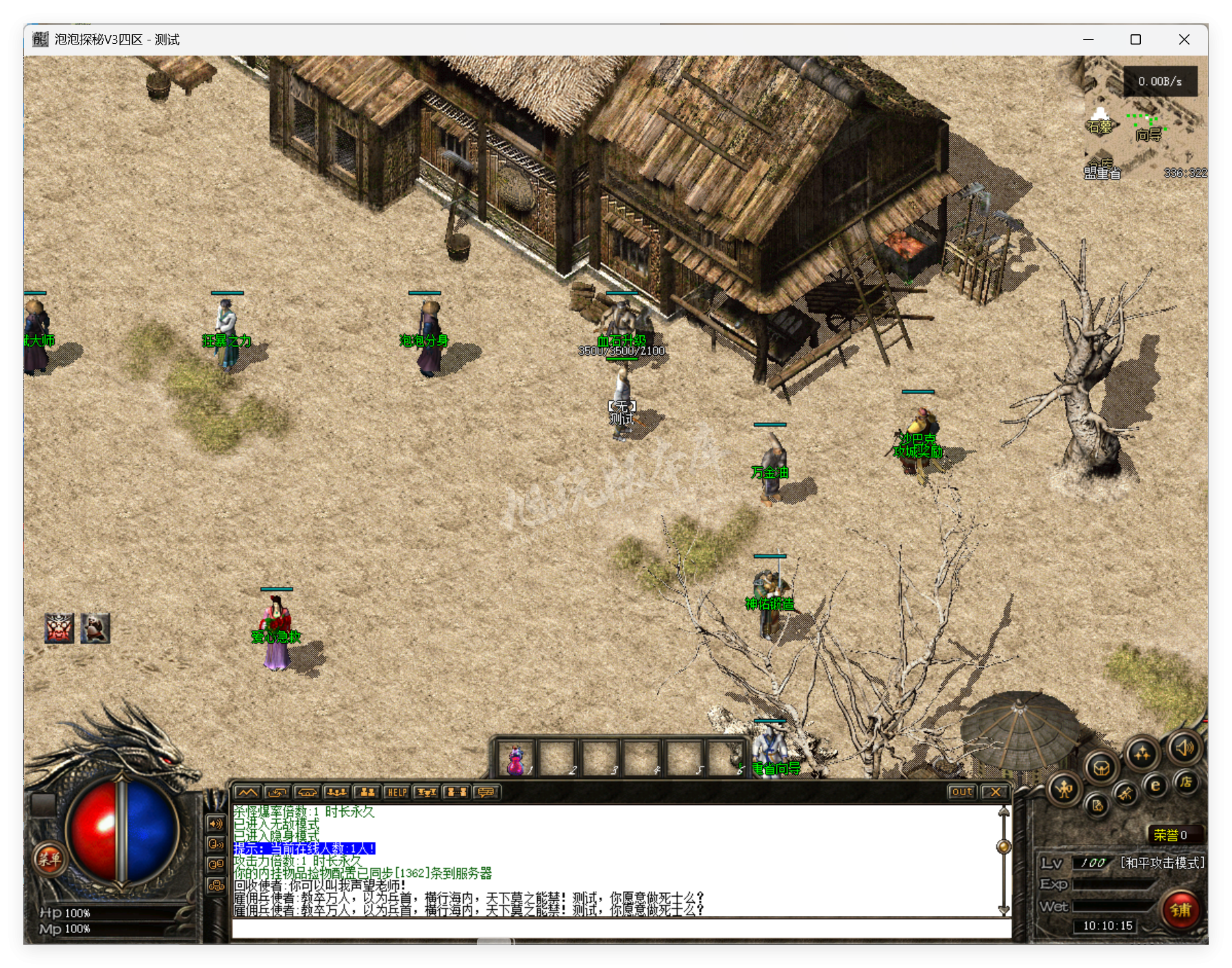Viewport: 1232px width, 968px height.
Task: Open the scroll document icon
Action: pos(1098,806)
